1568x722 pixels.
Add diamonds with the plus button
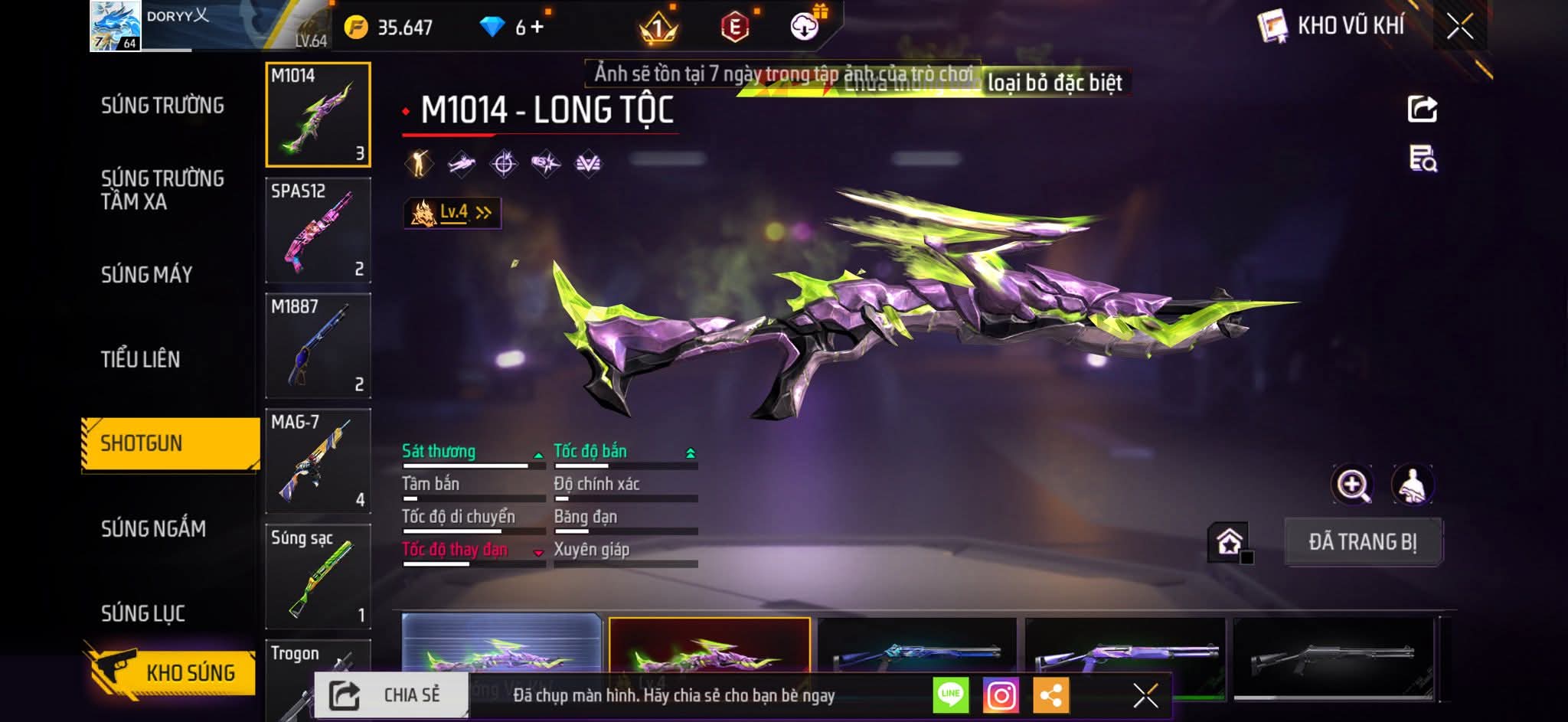537,28
